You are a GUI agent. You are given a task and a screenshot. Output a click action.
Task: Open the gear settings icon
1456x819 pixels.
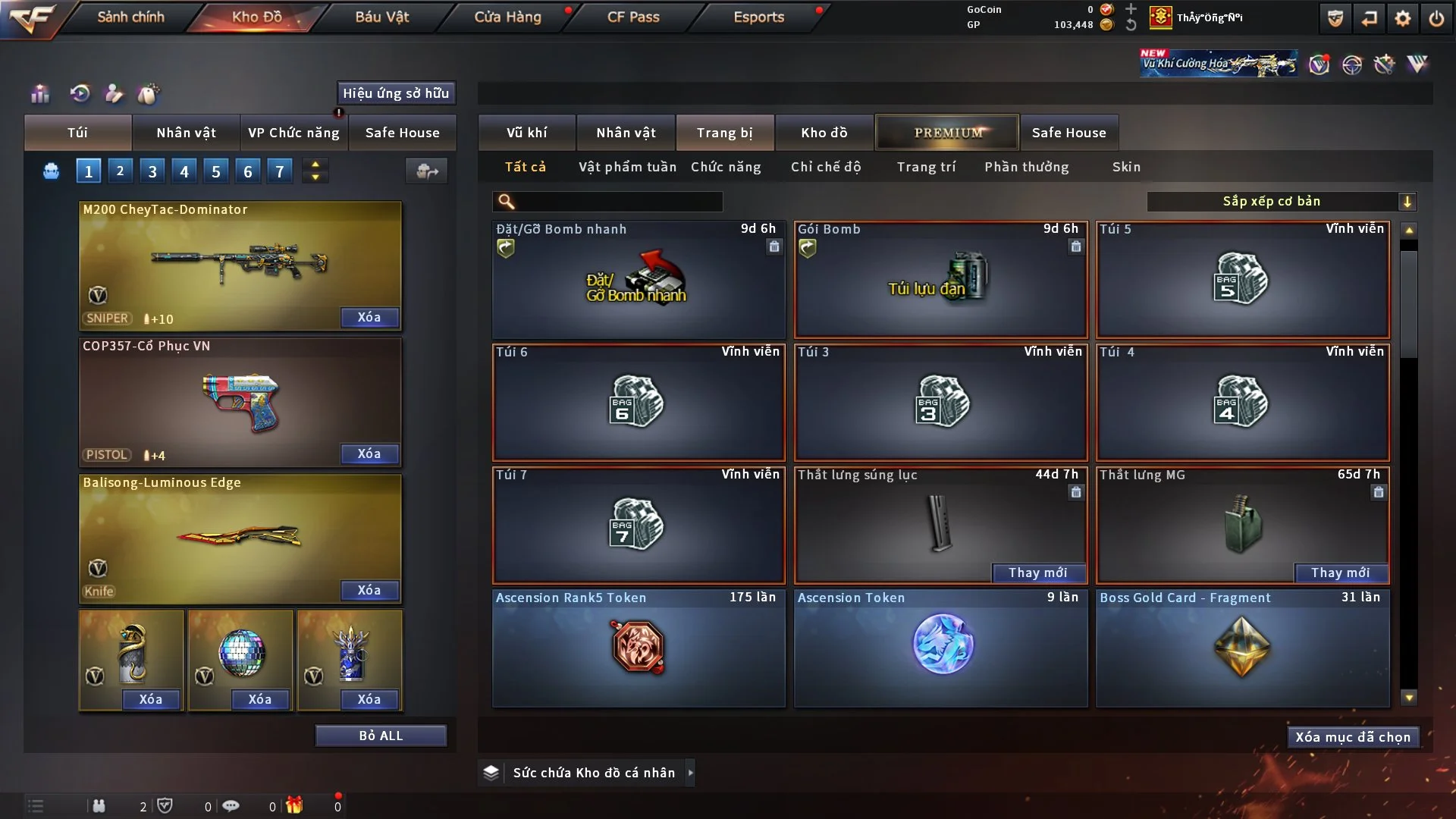pyautogui.click(x=1402, y=18)
